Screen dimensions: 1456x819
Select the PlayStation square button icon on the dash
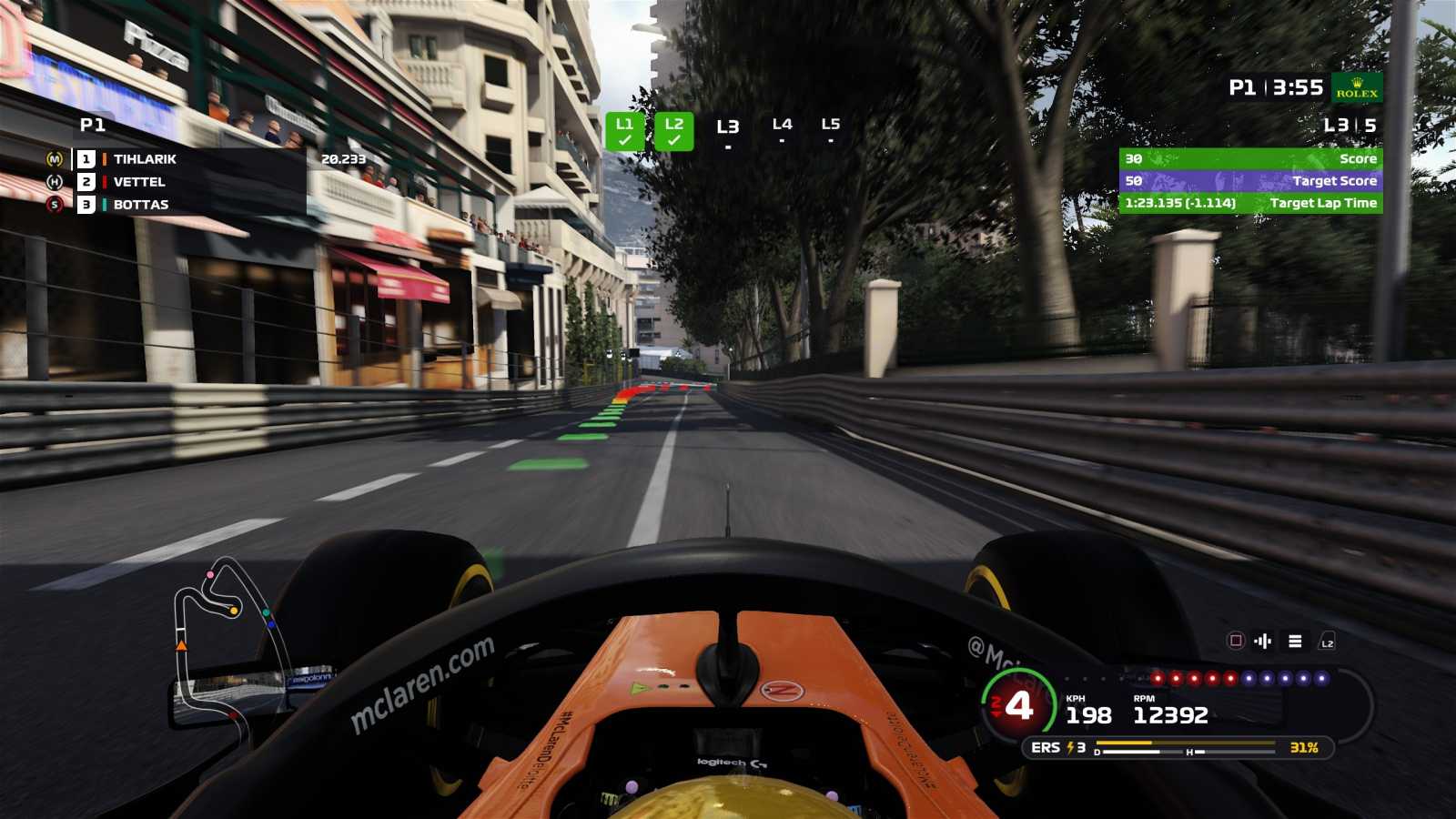tap(1236, 641)
